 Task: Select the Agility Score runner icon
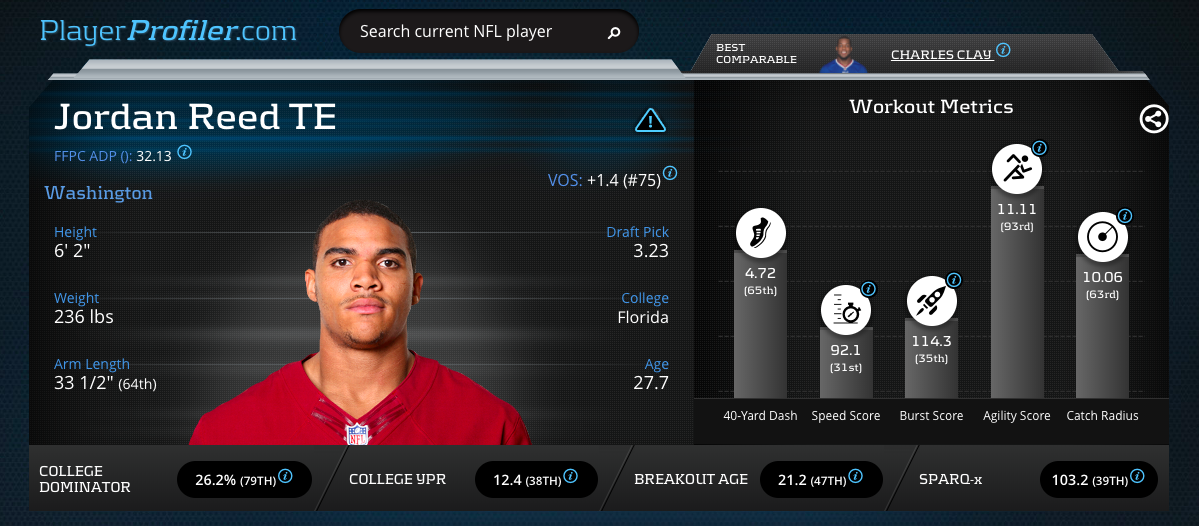[x=1016, y=168]
